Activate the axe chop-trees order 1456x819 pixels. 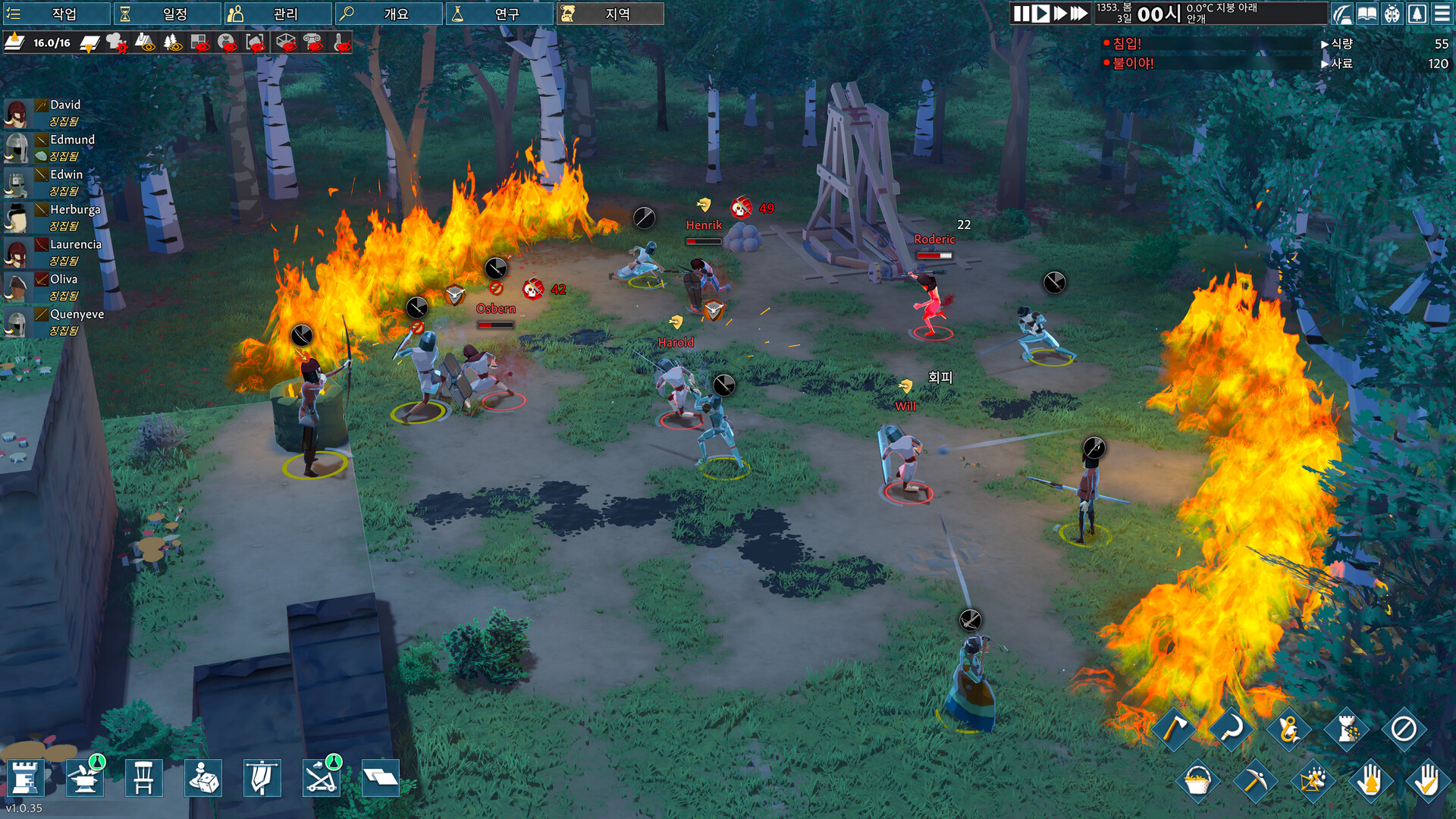click(x=1173, y=729)
